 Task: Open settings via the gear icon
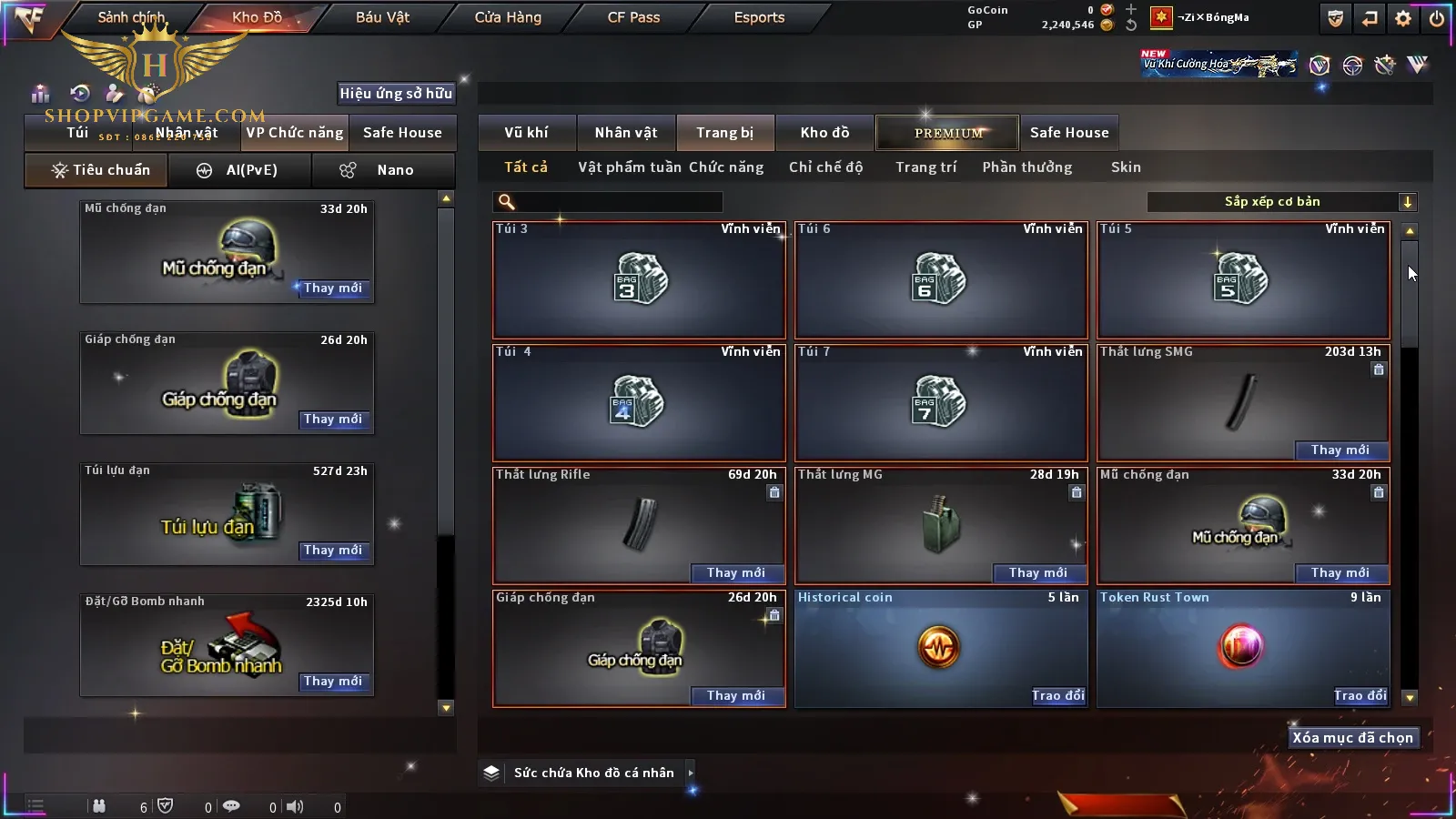[x=1403, y=18]
